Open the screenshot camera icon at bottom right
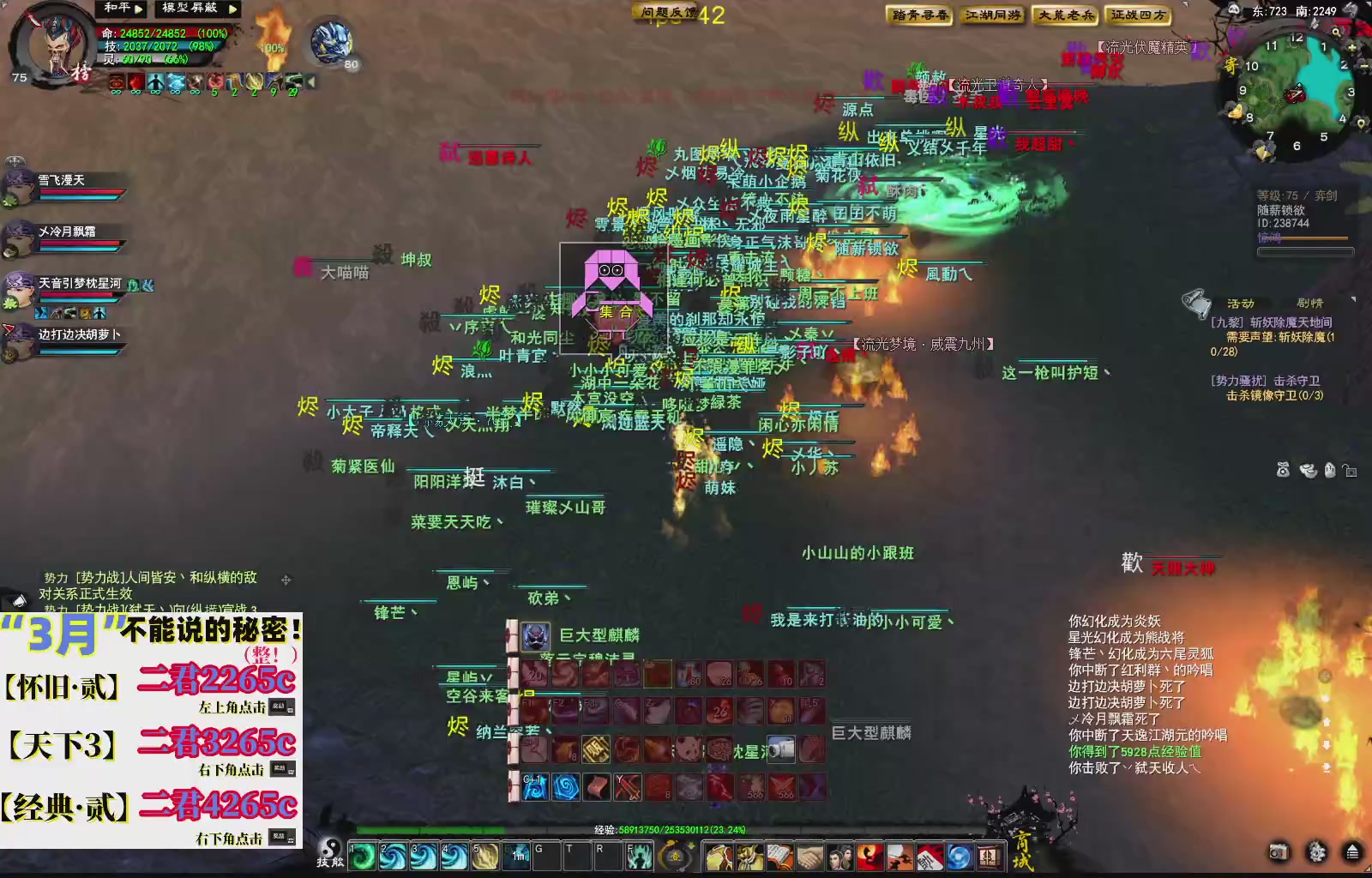1372x878 pixels. click(x=1279, y=852)
